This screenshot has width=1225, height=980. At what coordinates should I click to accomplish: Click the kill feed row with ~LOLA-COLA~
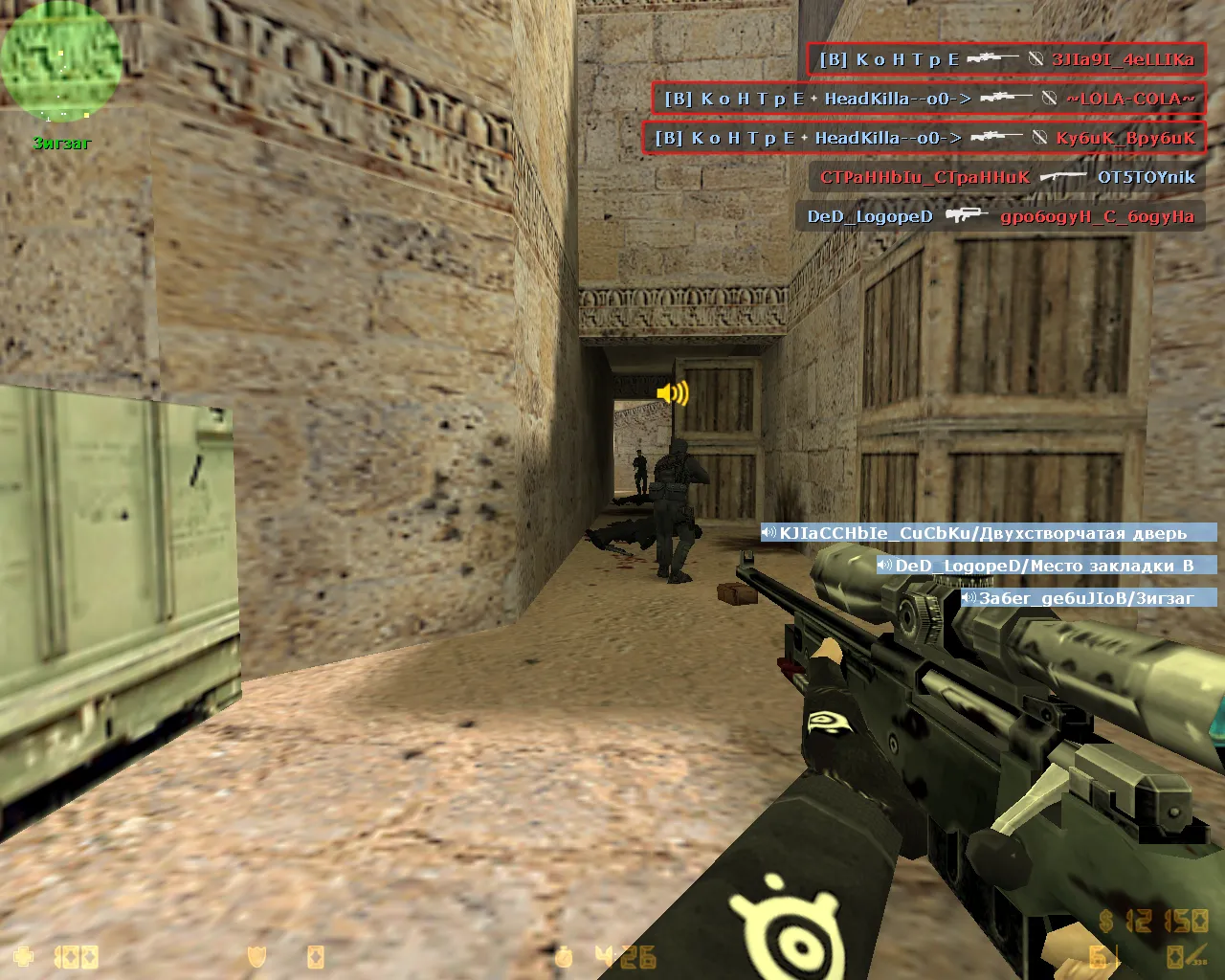928,99
